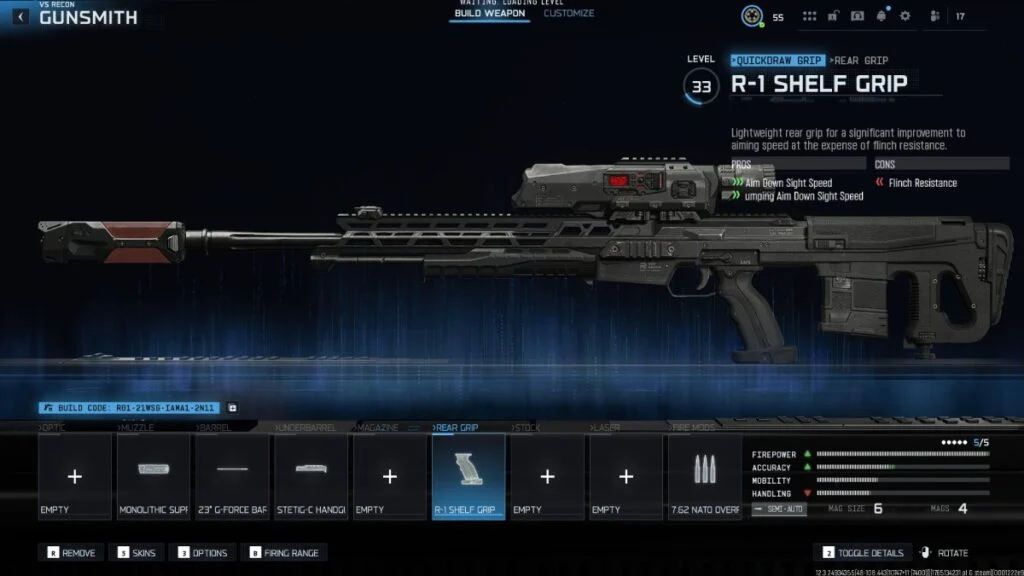Open the Stetig-C Handguard underbarrel slot
Image resolution: width=1024 pixels, height=576 pixels.
click(310, 477)
